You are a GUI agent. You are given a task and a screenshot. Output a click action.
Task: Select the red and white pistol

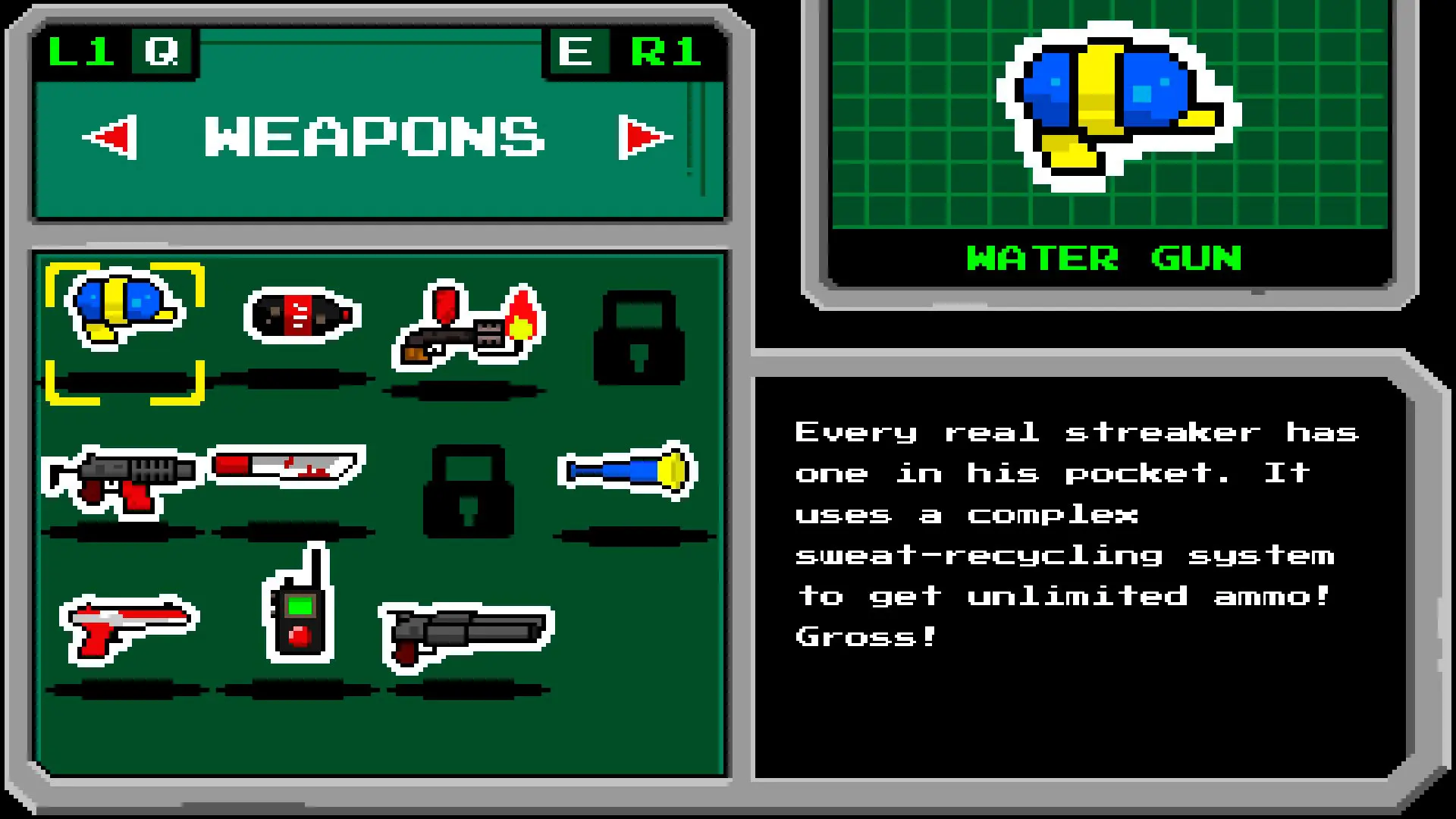129,626
